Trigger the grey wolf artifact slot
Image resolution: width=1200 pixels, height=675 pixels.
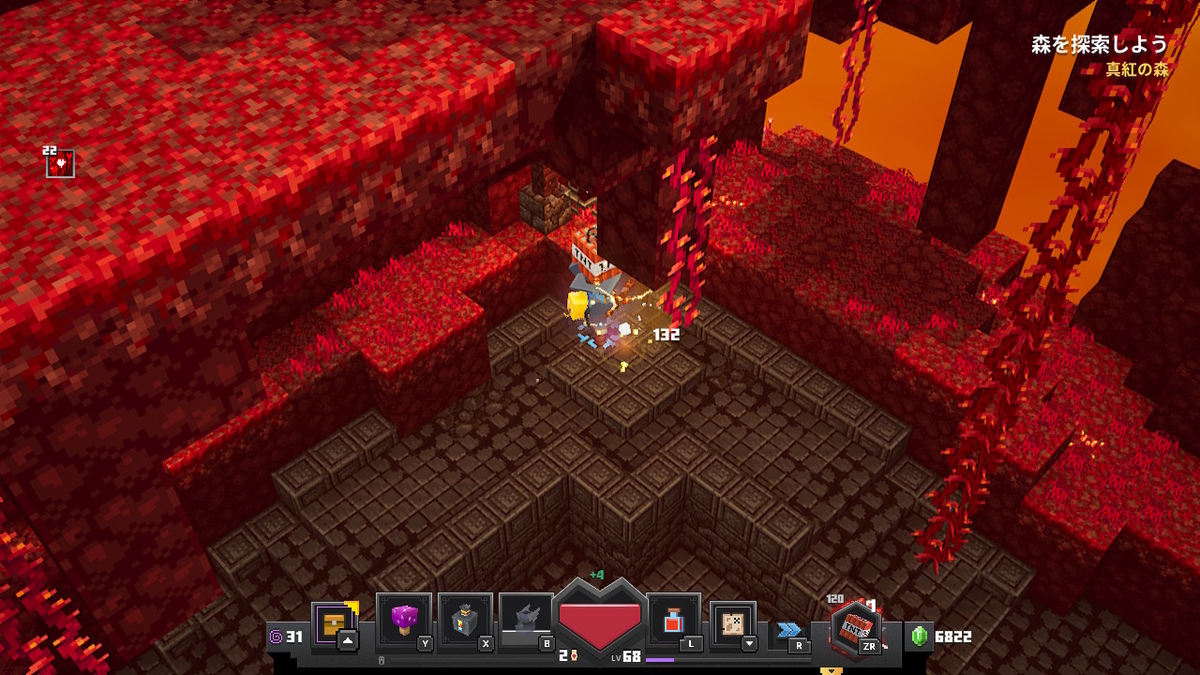pos(526,620)
